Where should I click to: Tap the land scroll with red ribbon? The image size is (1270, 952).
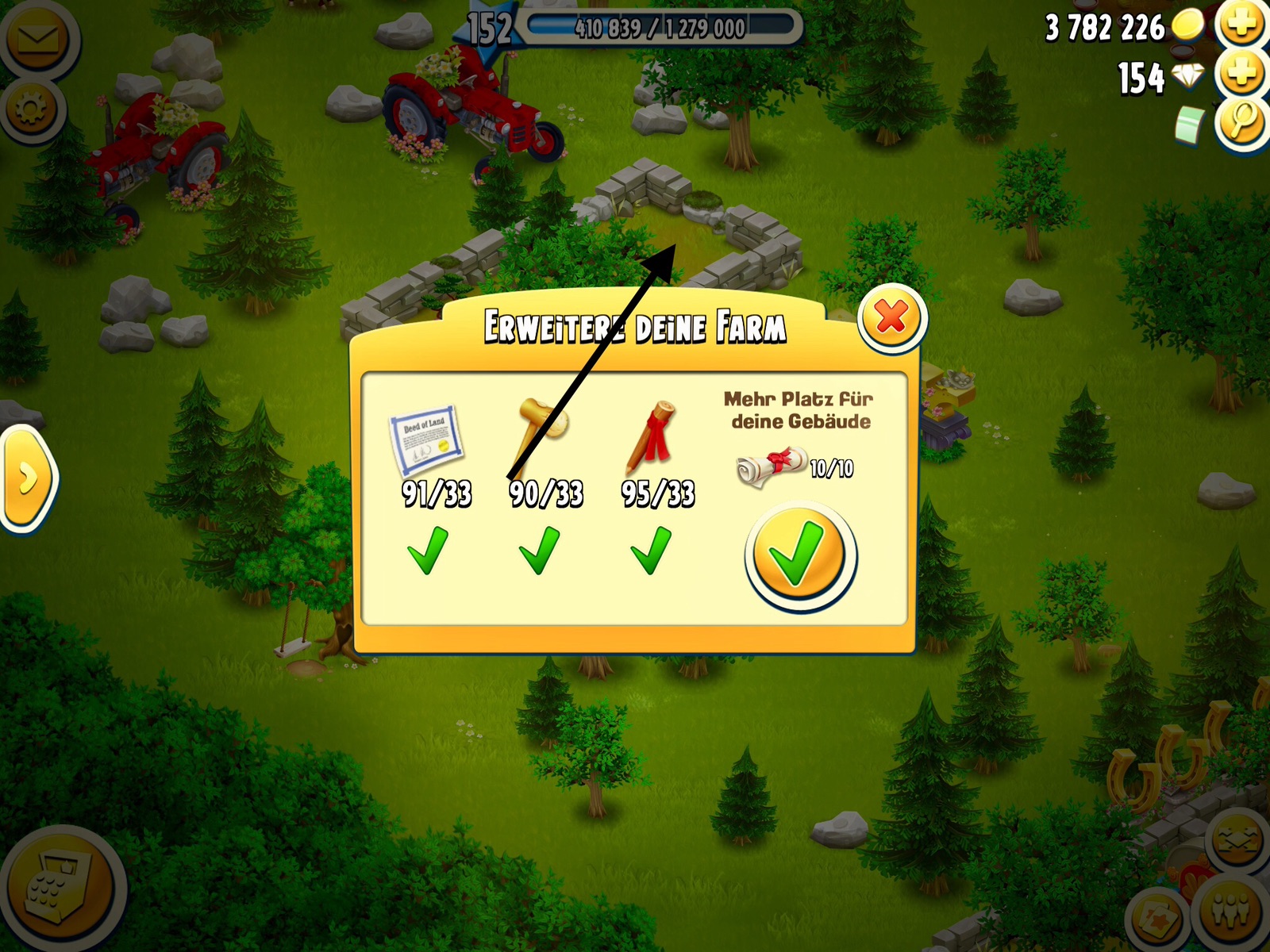point(770,466)
